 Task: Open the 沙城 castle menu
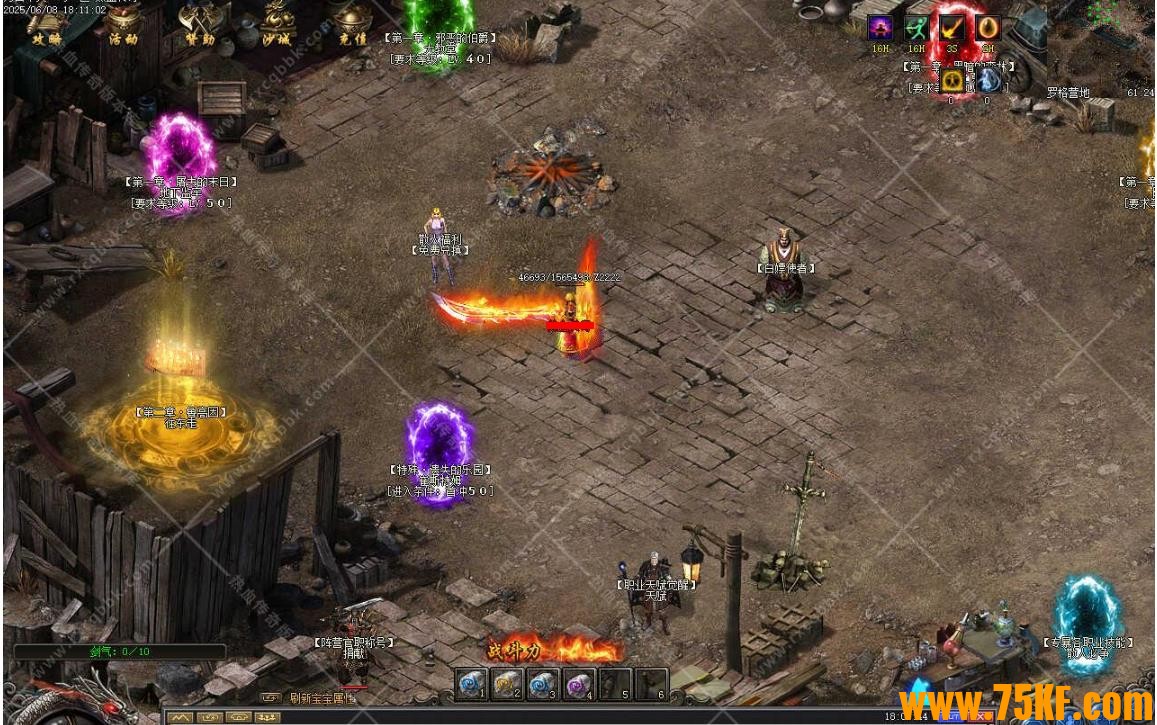point(276,24)
